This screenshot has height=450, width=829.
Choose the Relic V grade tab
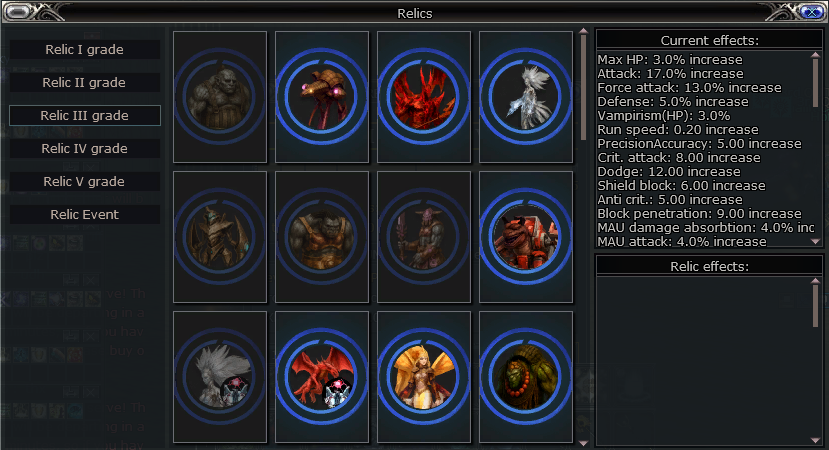coord(85,182)
